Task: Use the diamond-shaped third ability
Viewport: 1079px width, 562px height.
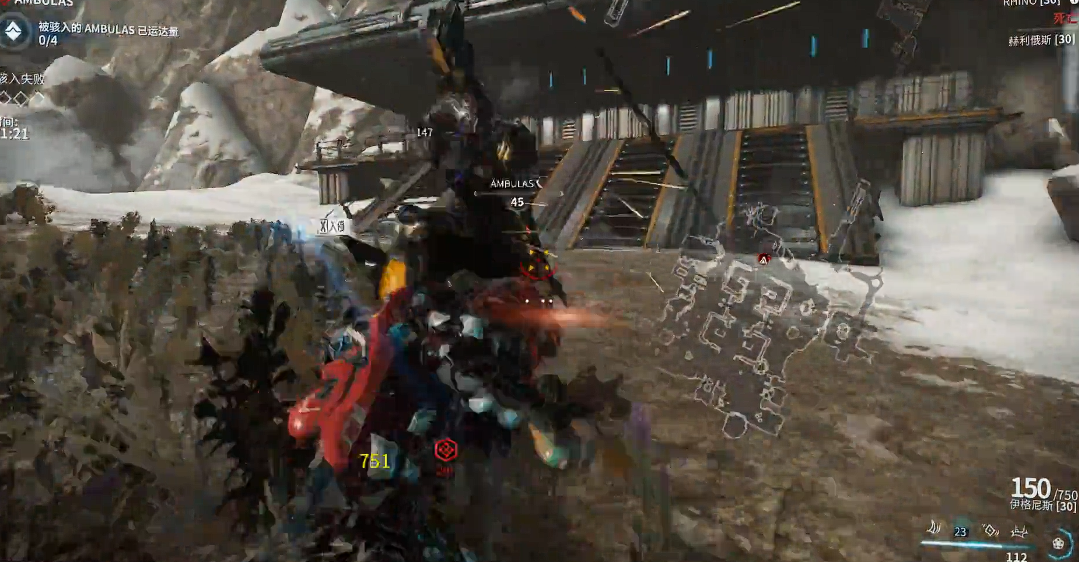Action: [990, 528]
